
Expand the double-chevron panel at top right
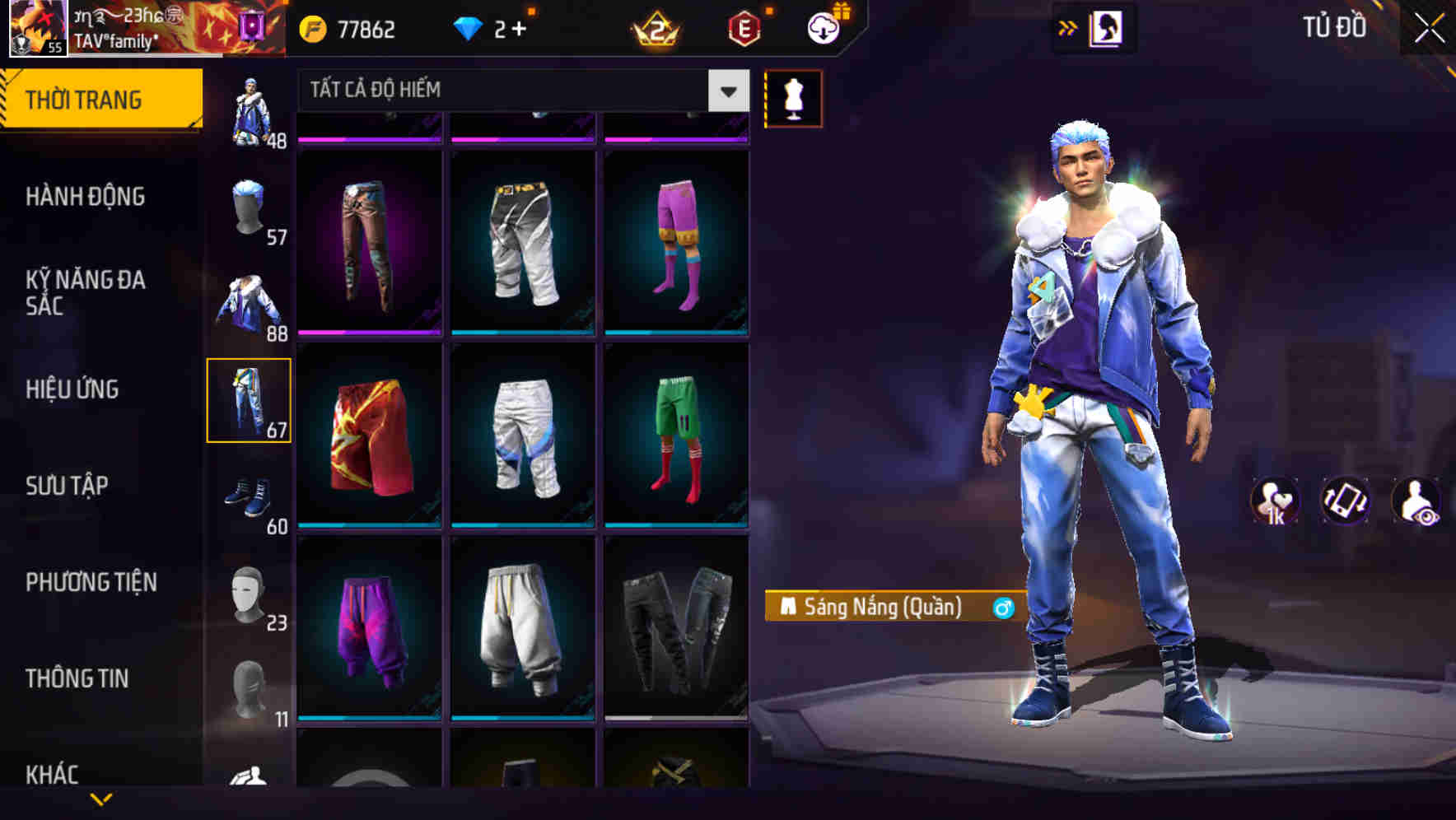click(1067, 26)
